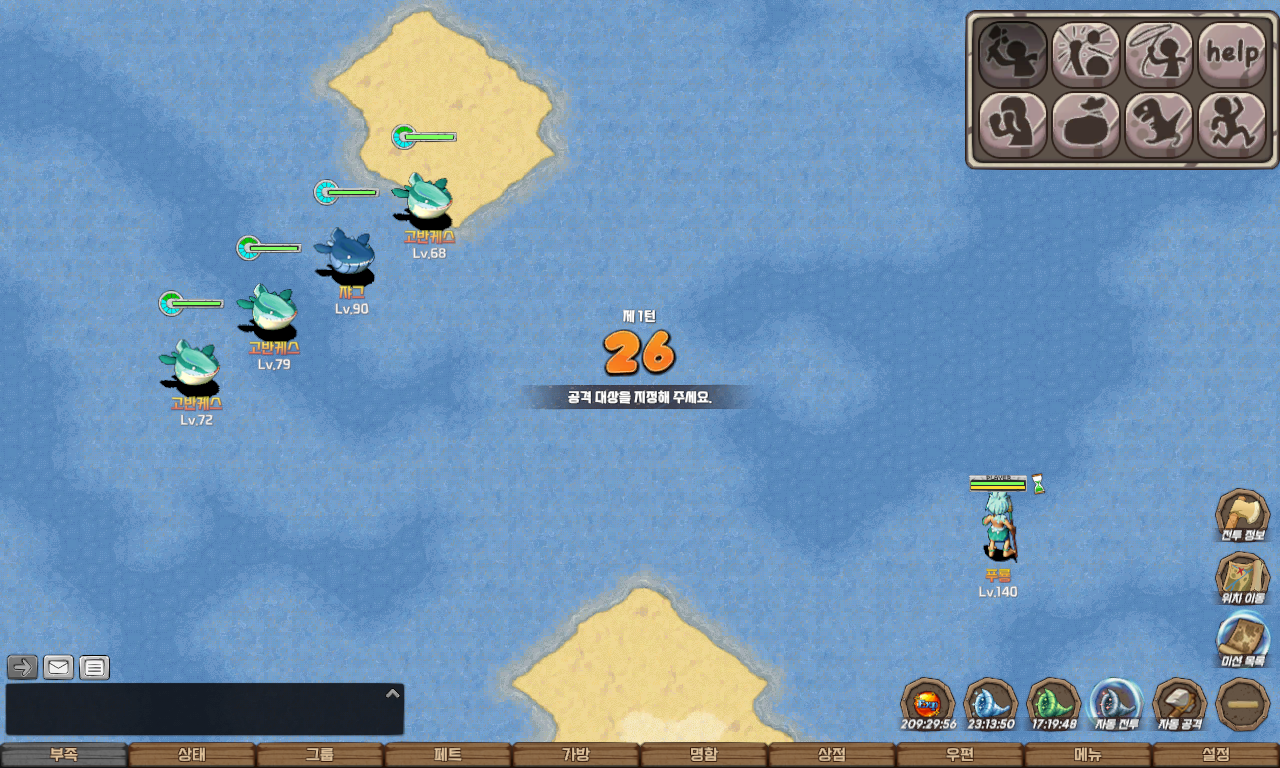The width and height of the screenshot is (1280, 768).
Task: Choose the lasso capture command
Action: coord(1159,54)
